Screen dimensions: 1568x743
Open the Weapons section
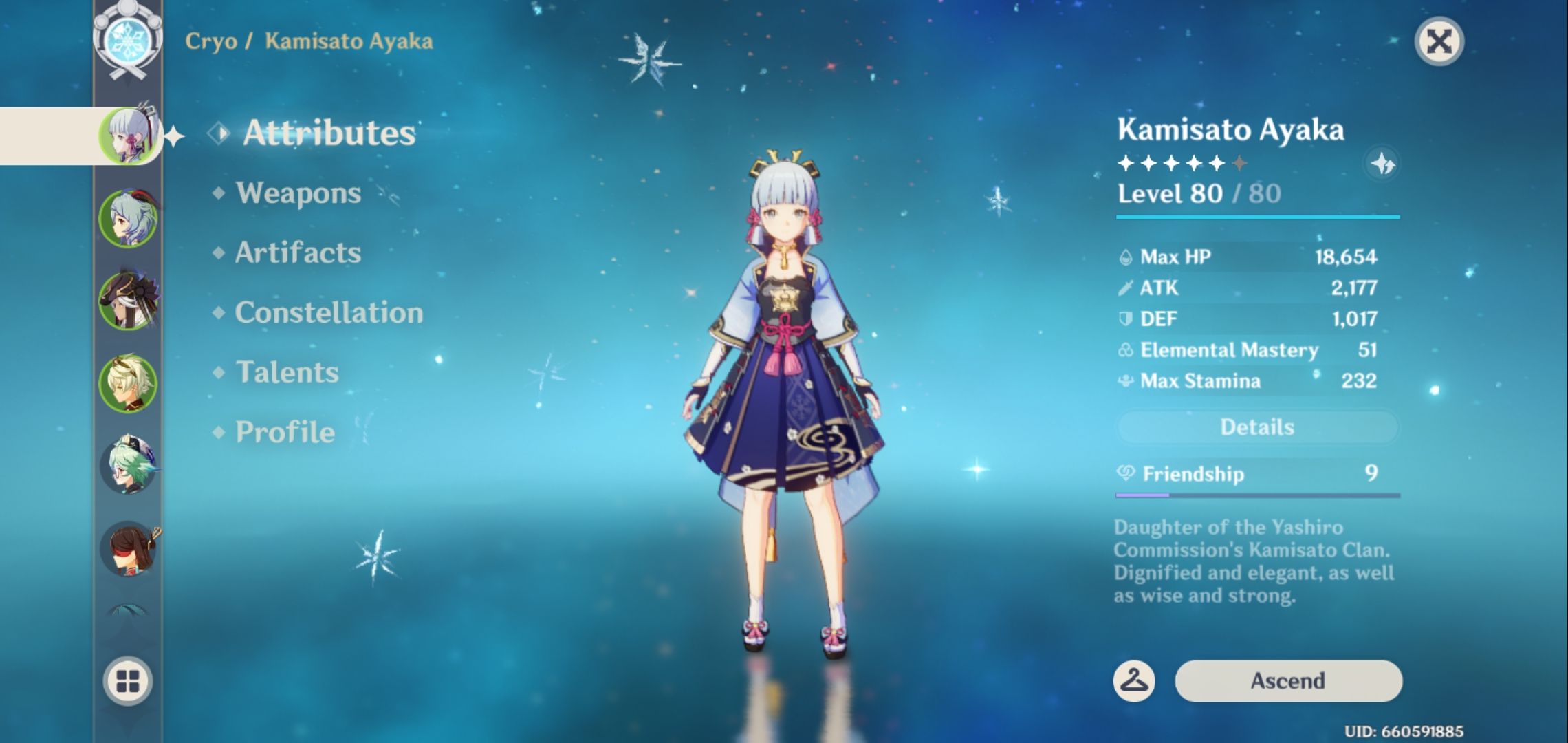[296, 194]
